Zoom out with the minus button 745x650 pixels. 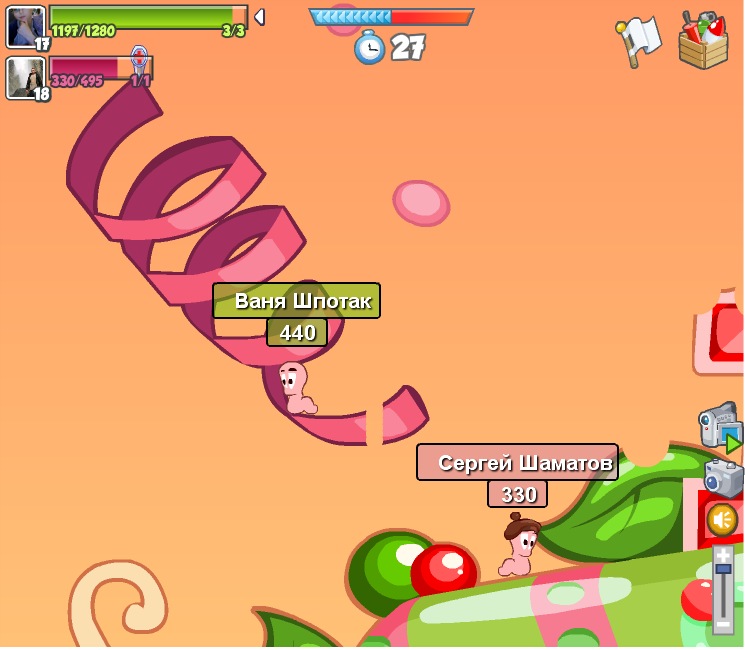723,624
